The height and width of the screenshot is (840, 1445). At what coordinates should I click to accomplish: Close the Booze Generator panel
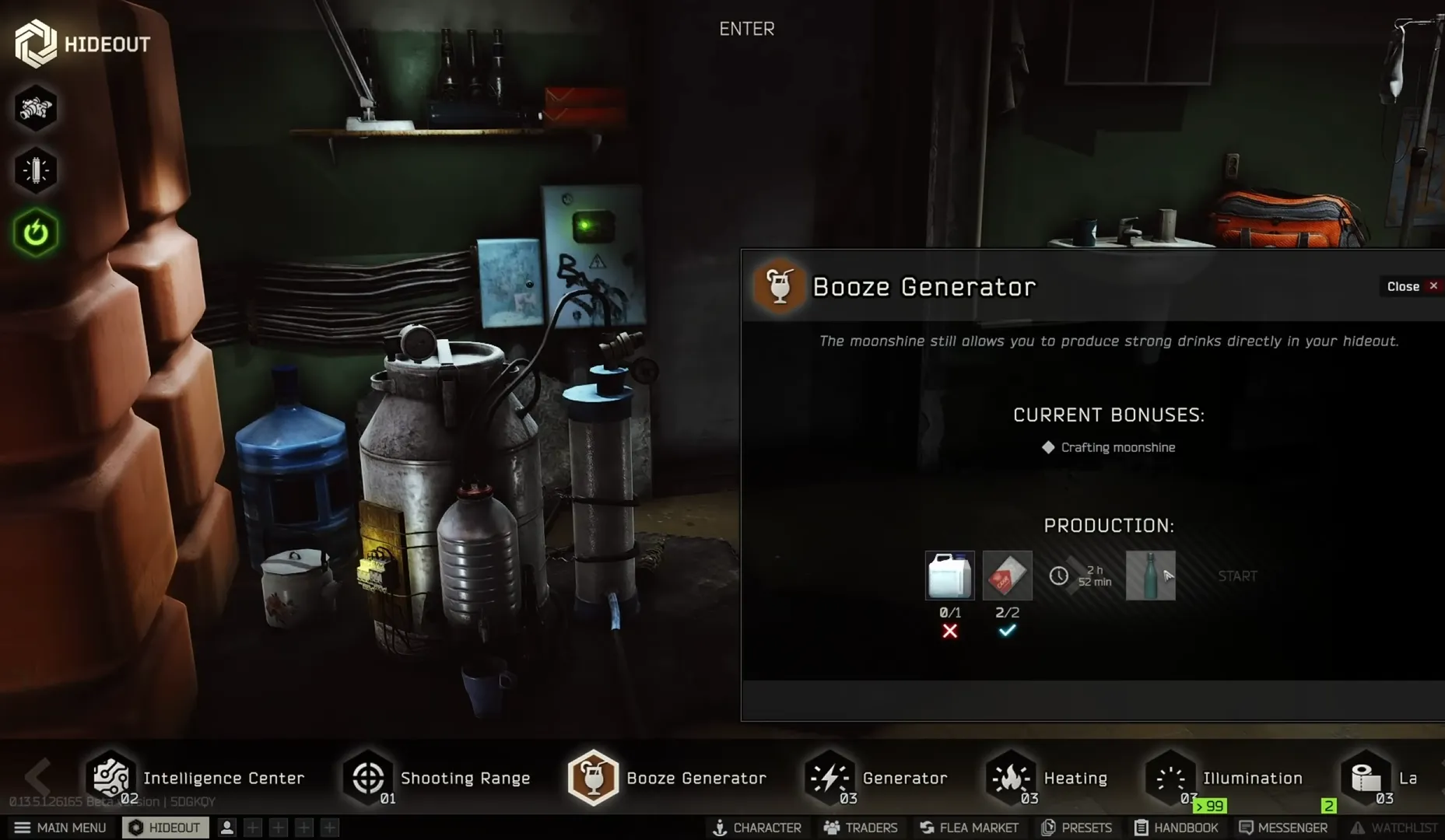(x=1410, y=286)
